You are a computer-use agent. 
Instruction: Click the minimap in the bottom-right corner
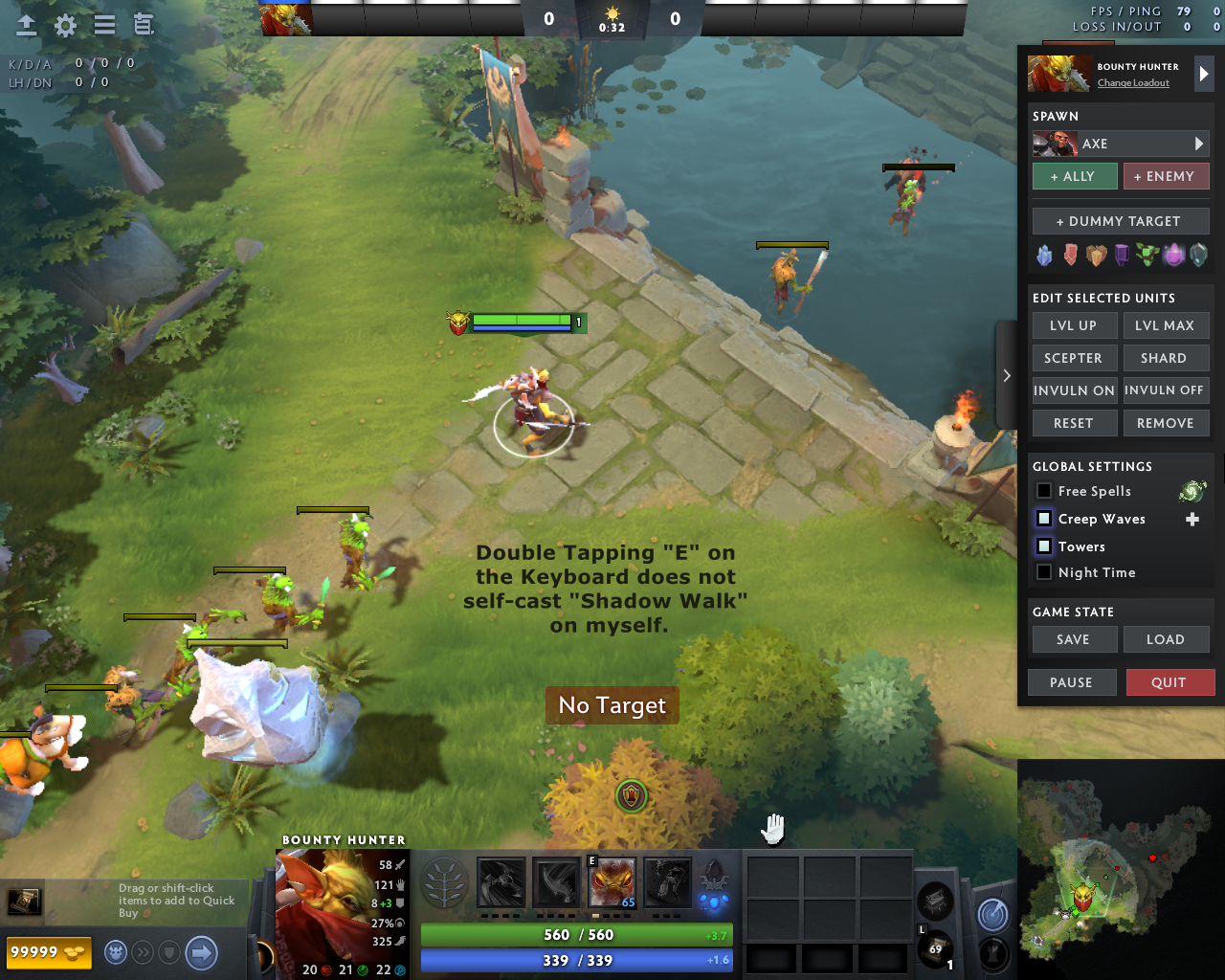(1120, 871)
